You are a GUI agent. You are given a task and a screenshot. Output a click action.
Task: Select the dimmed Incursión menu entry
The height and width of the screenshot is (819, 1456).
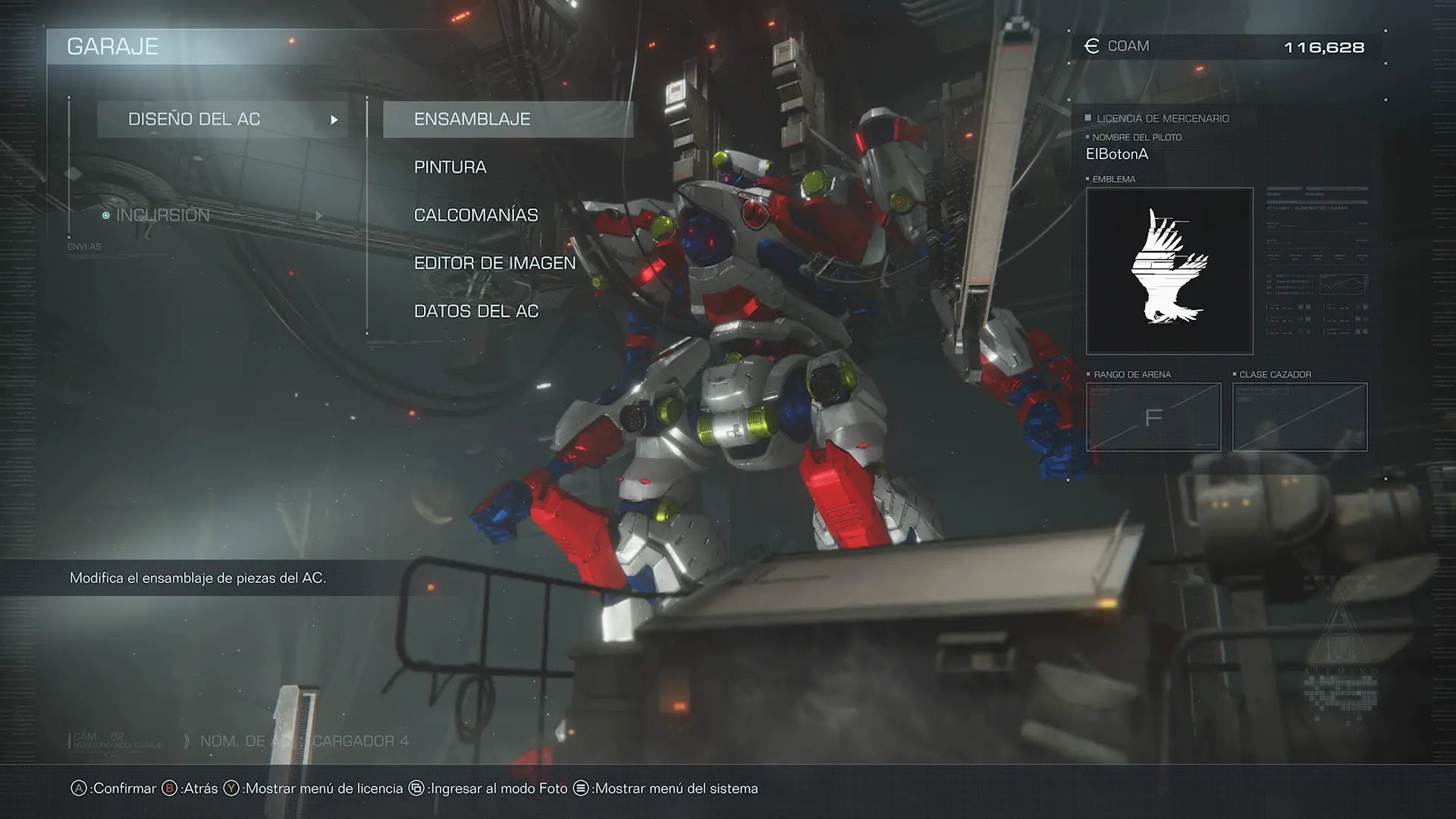[163, 215]
